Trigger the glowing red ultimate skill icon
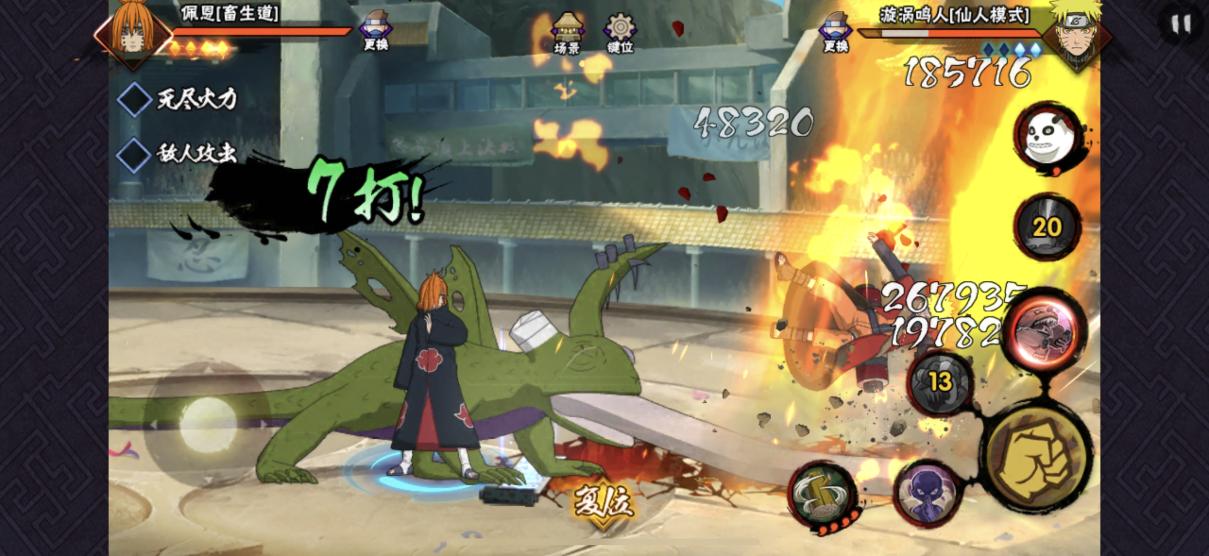The width and height of the screenshot is (1209, 556). coord(1043,329)
